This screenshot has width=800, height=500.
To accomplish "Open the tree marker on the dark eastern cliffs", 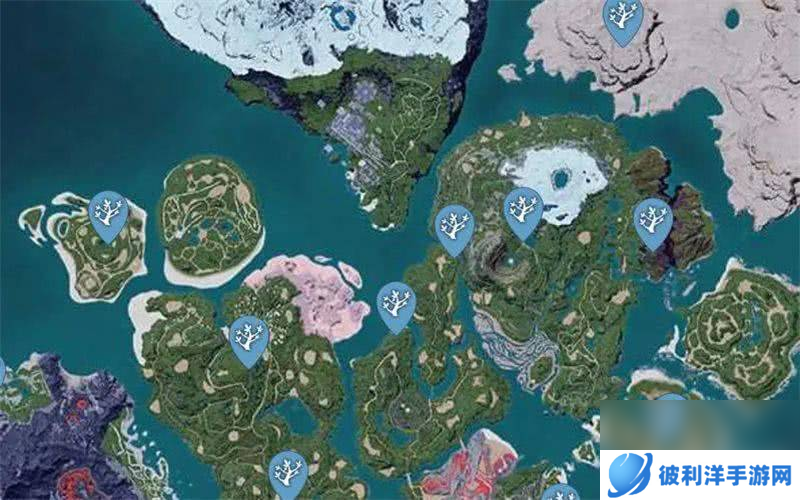I will [x=653, y=219].
